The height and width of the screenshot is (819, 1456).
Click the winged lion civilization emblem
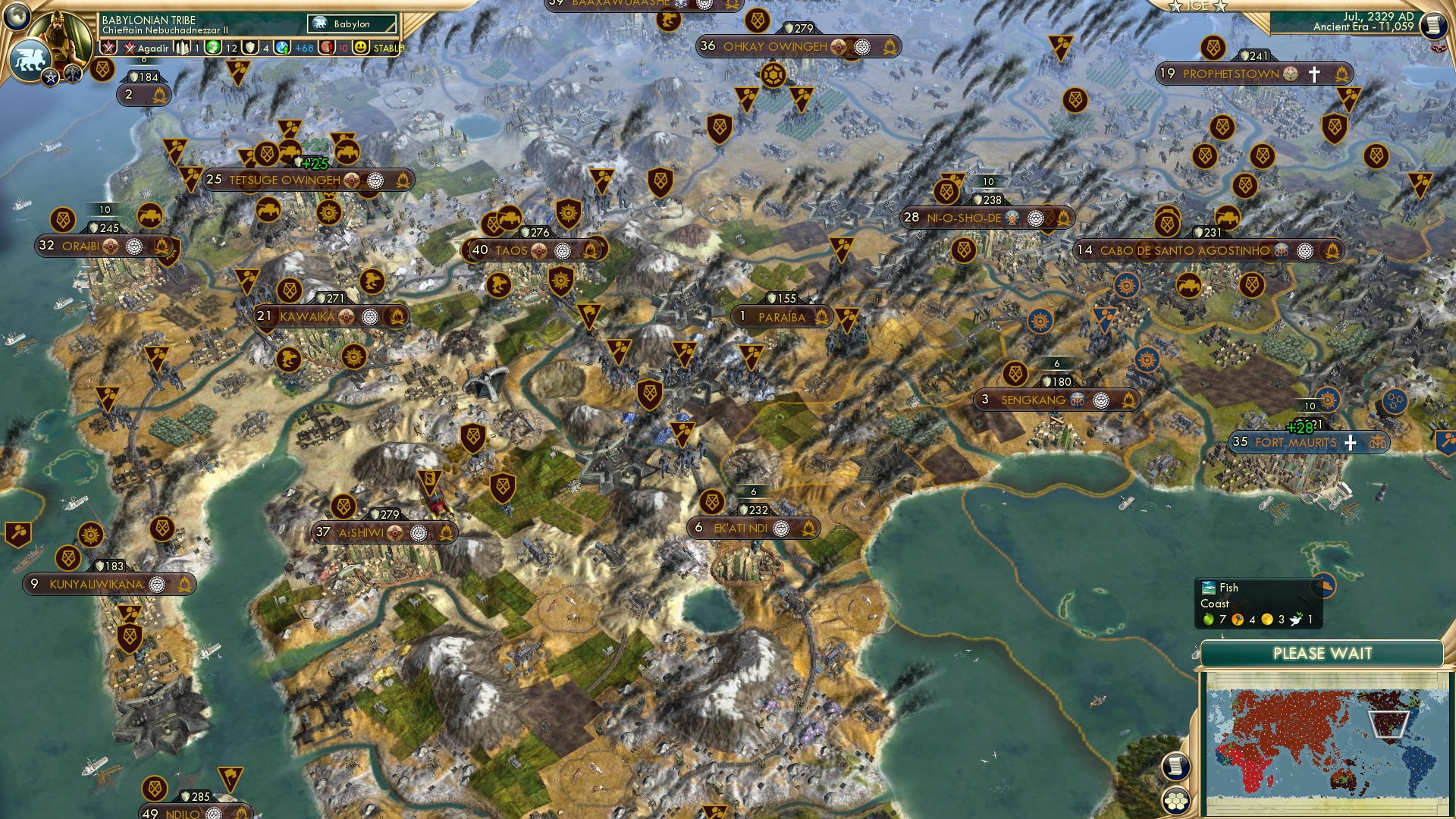pos(30,60)
